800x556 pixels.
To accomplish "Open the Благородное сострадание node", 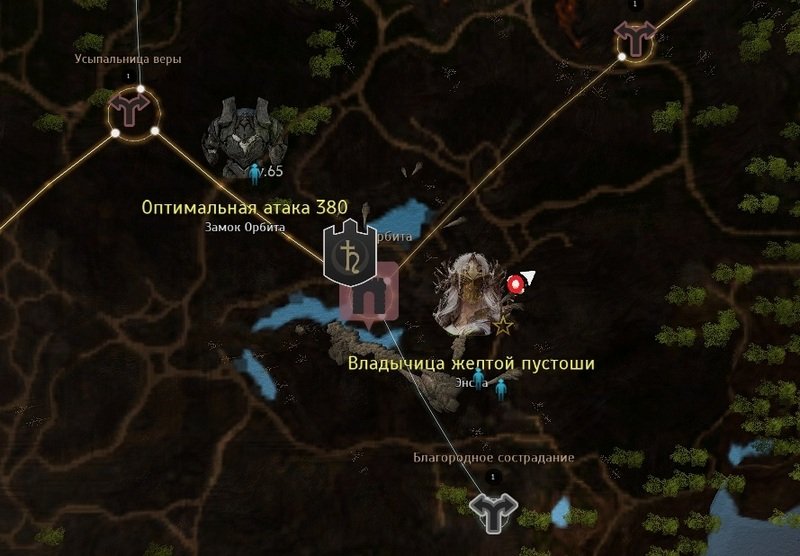I will pos(493,509).
